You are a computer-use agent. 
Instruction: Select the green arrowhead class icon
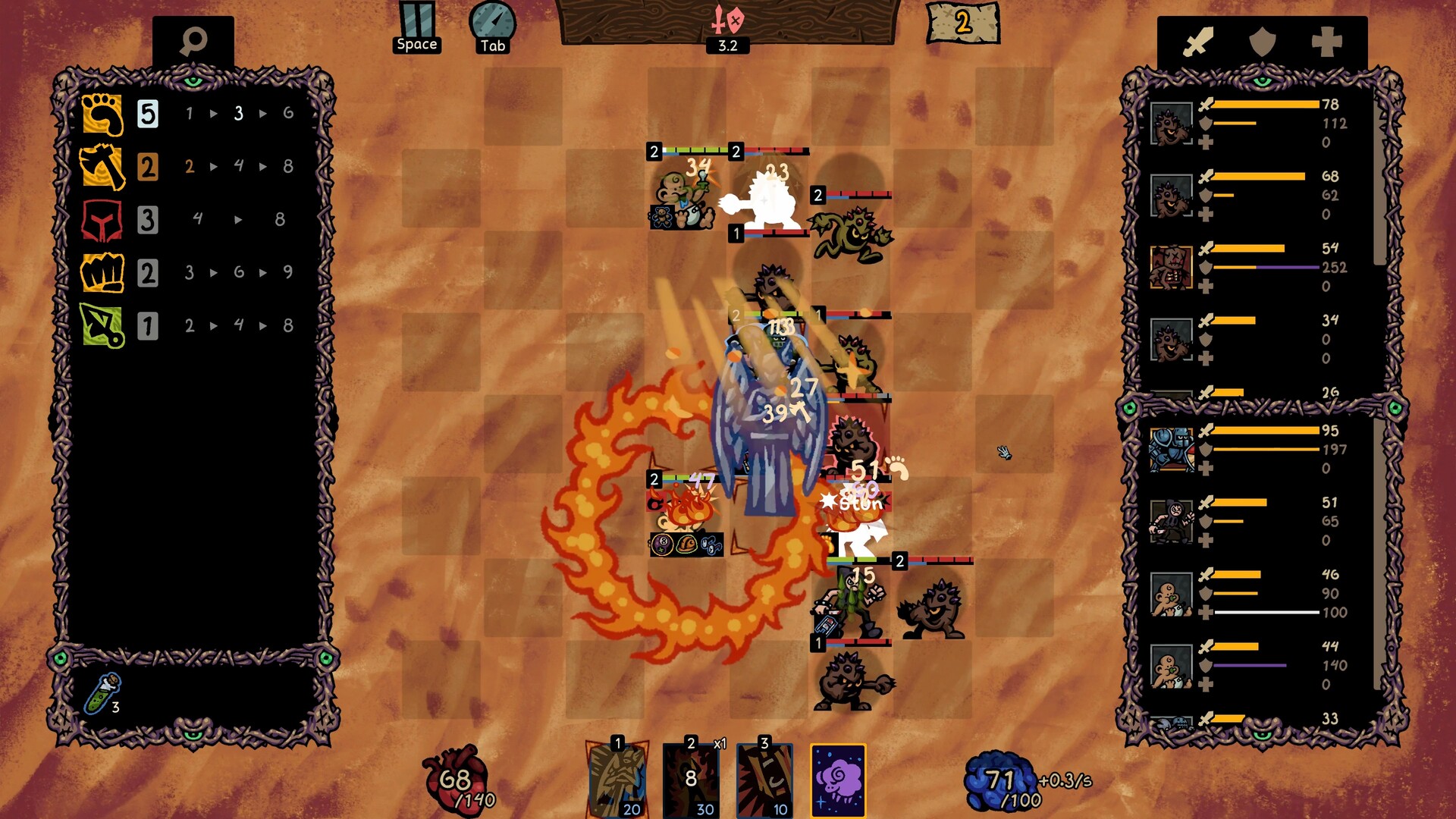click(102, 328)
